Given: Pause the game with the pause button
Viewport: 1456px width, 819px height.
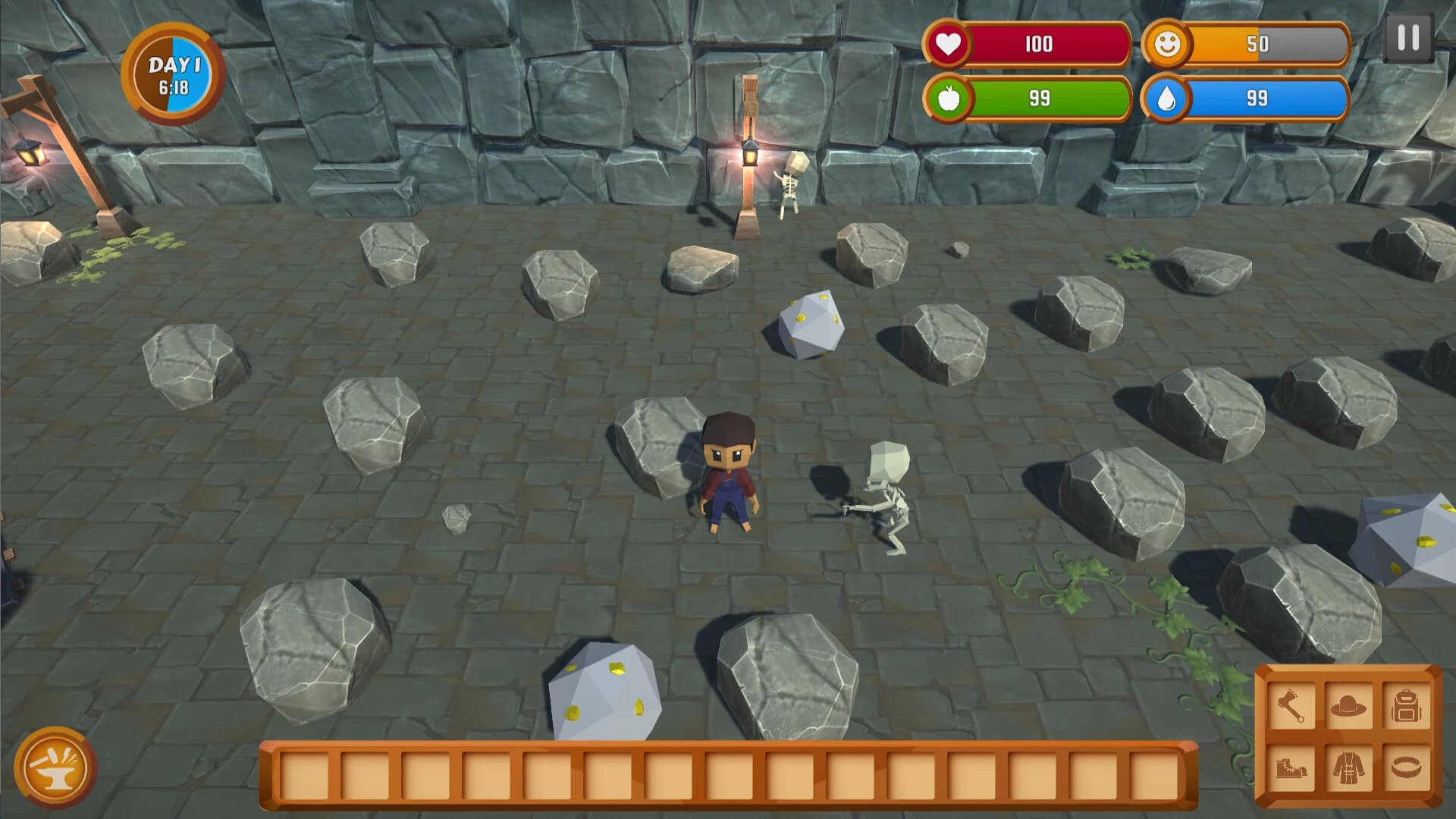Looking at the screenshot, I should (x=1408, y=38).
